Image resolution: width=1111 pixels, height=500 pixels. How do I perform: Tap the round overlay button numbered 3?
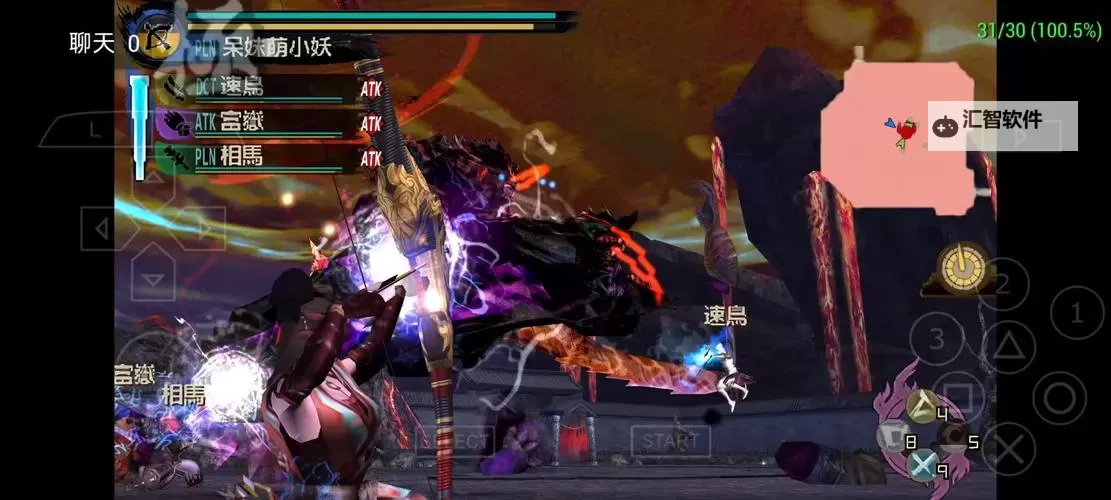click(937, 339)
